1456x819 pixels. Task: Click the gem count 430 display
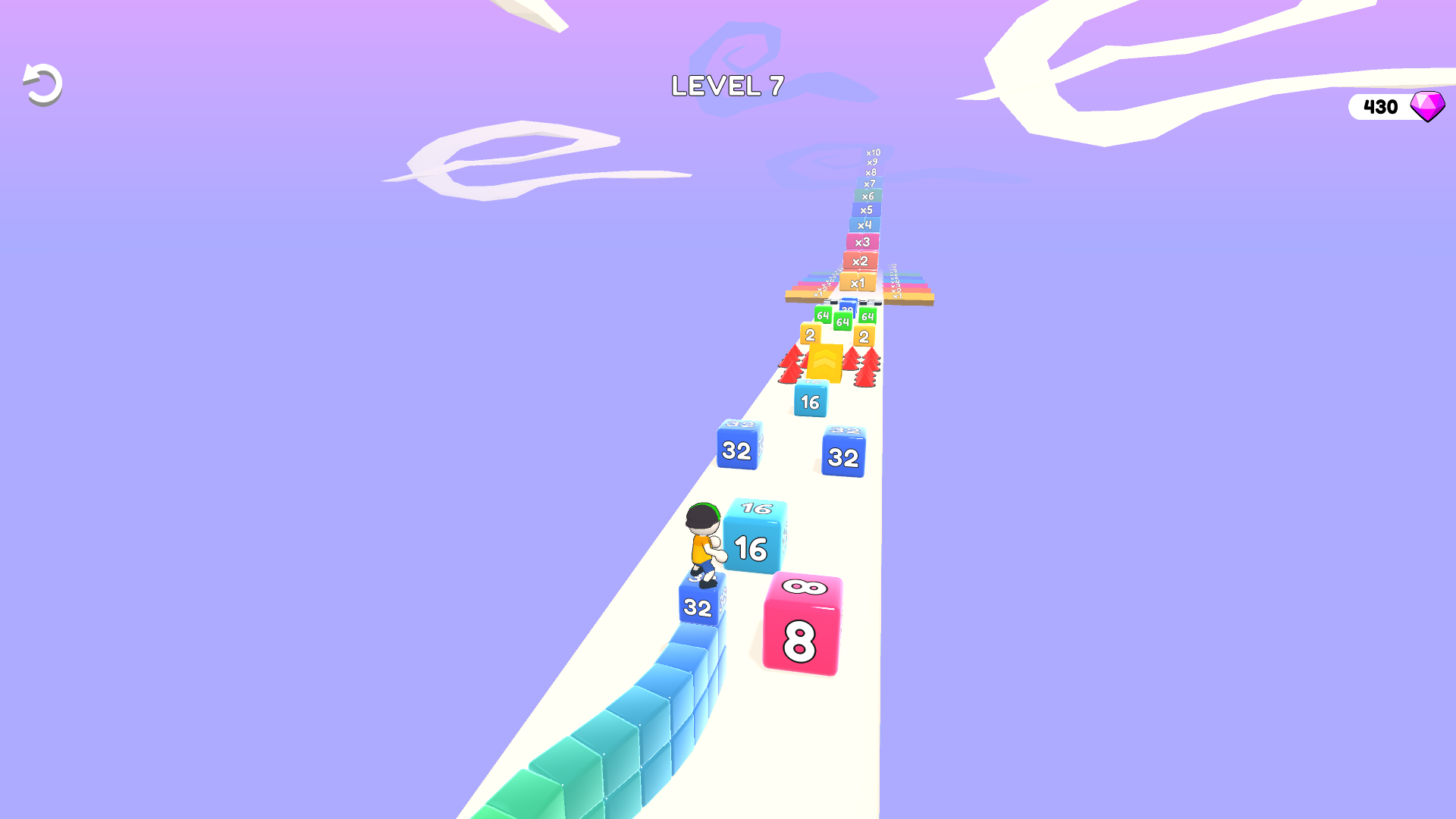1380,106
